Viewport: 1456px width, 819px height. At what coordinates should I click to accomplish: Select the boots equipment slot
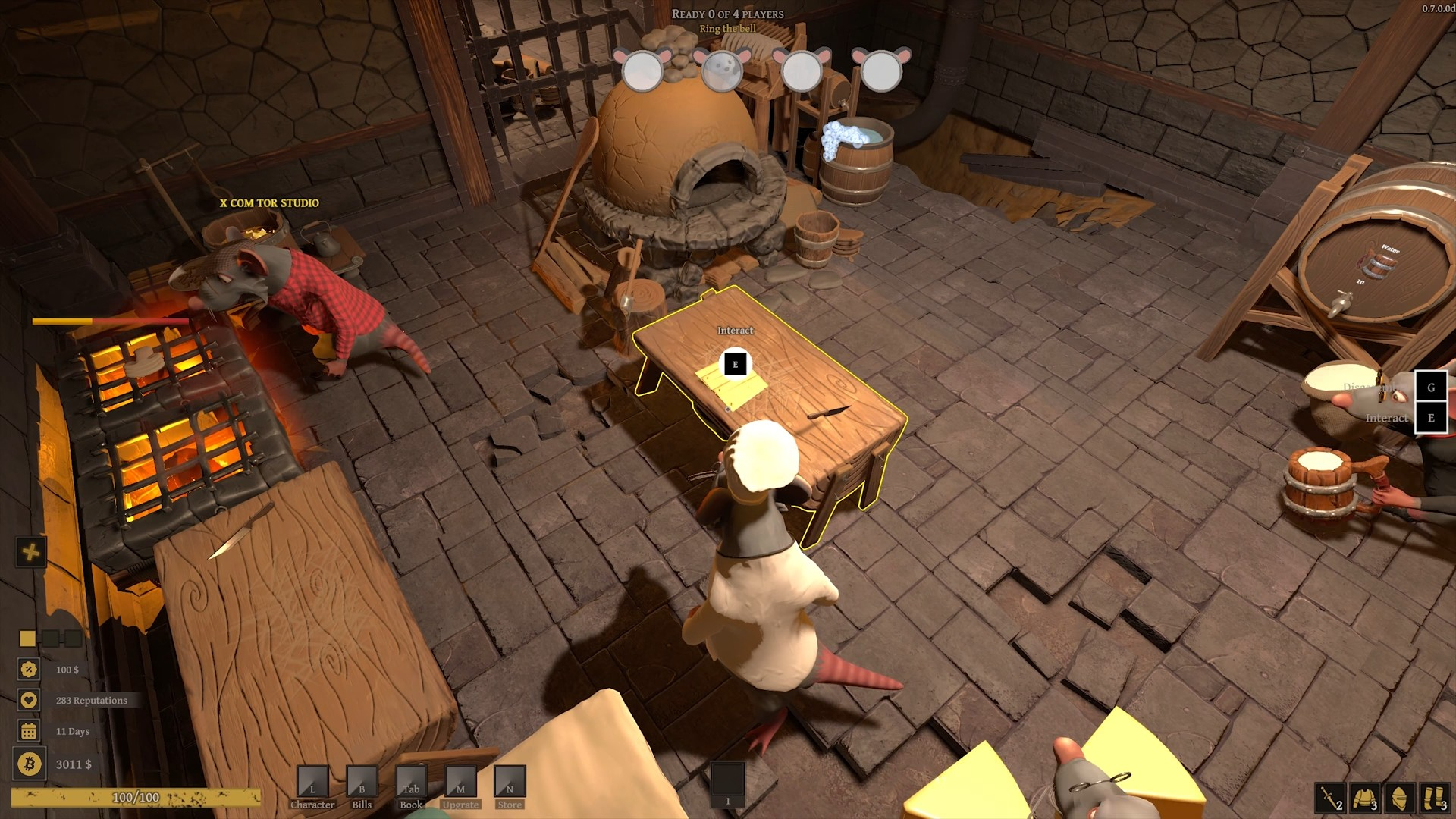tap(1434, 799)
